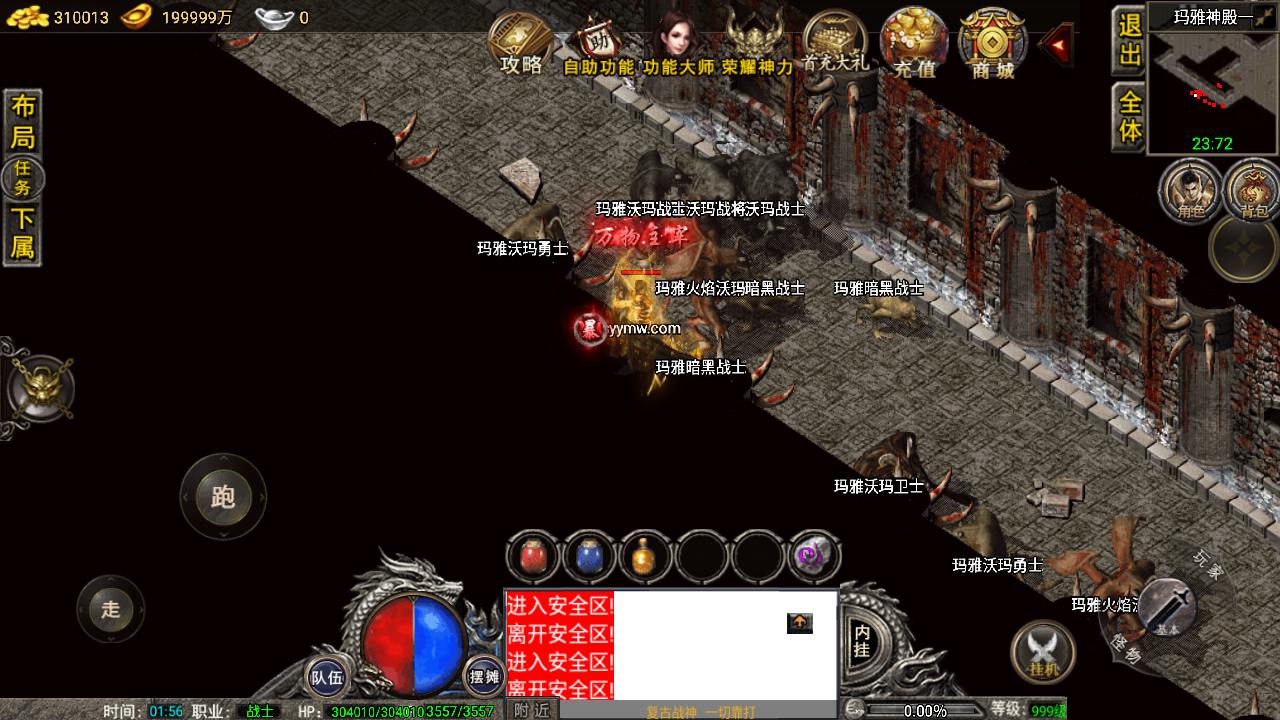Open the 角色 character sheet
The height and width of the screenshot is (720, 1280).
(1190, 190)
